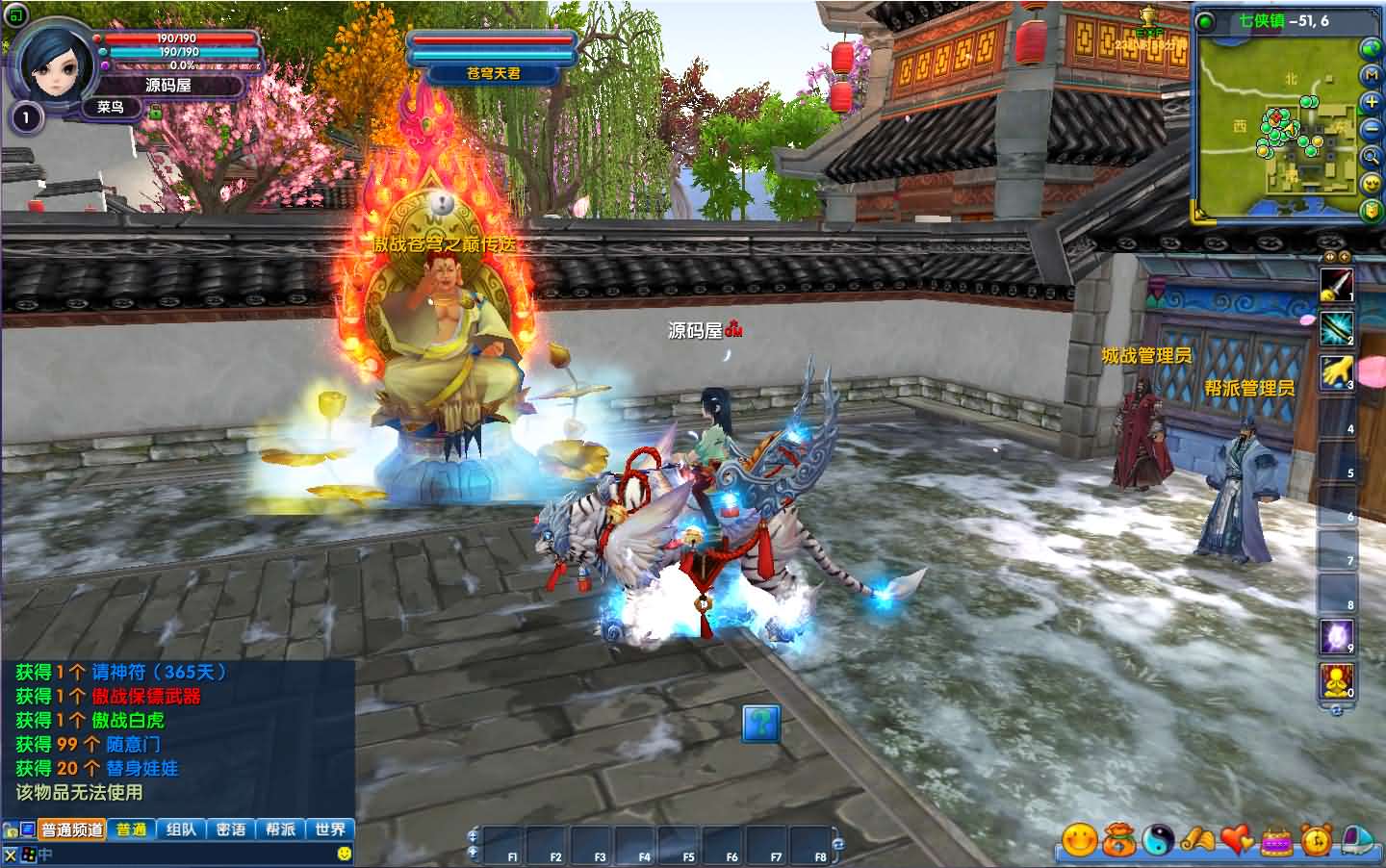Activate the sword skill in slot 1
This screenshot has width=1386, height=868.
[1336, 285]
